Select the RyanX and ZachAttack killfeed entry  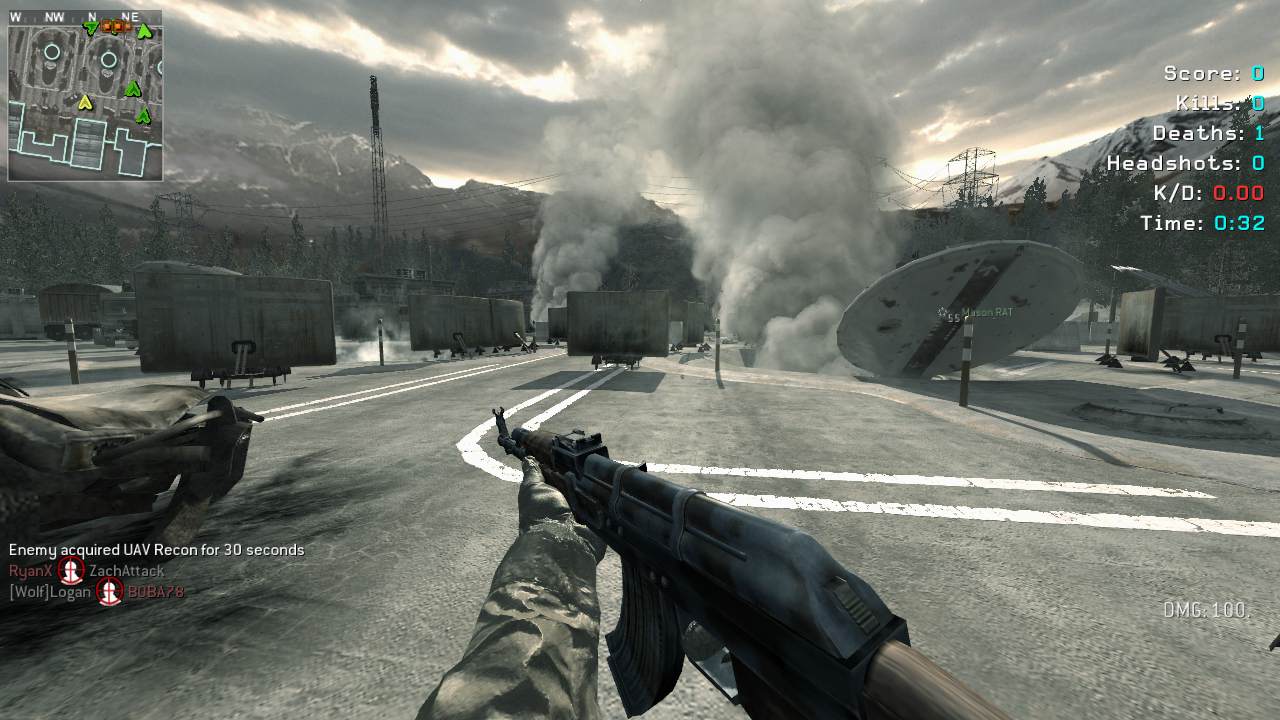(x=87, y=571)
